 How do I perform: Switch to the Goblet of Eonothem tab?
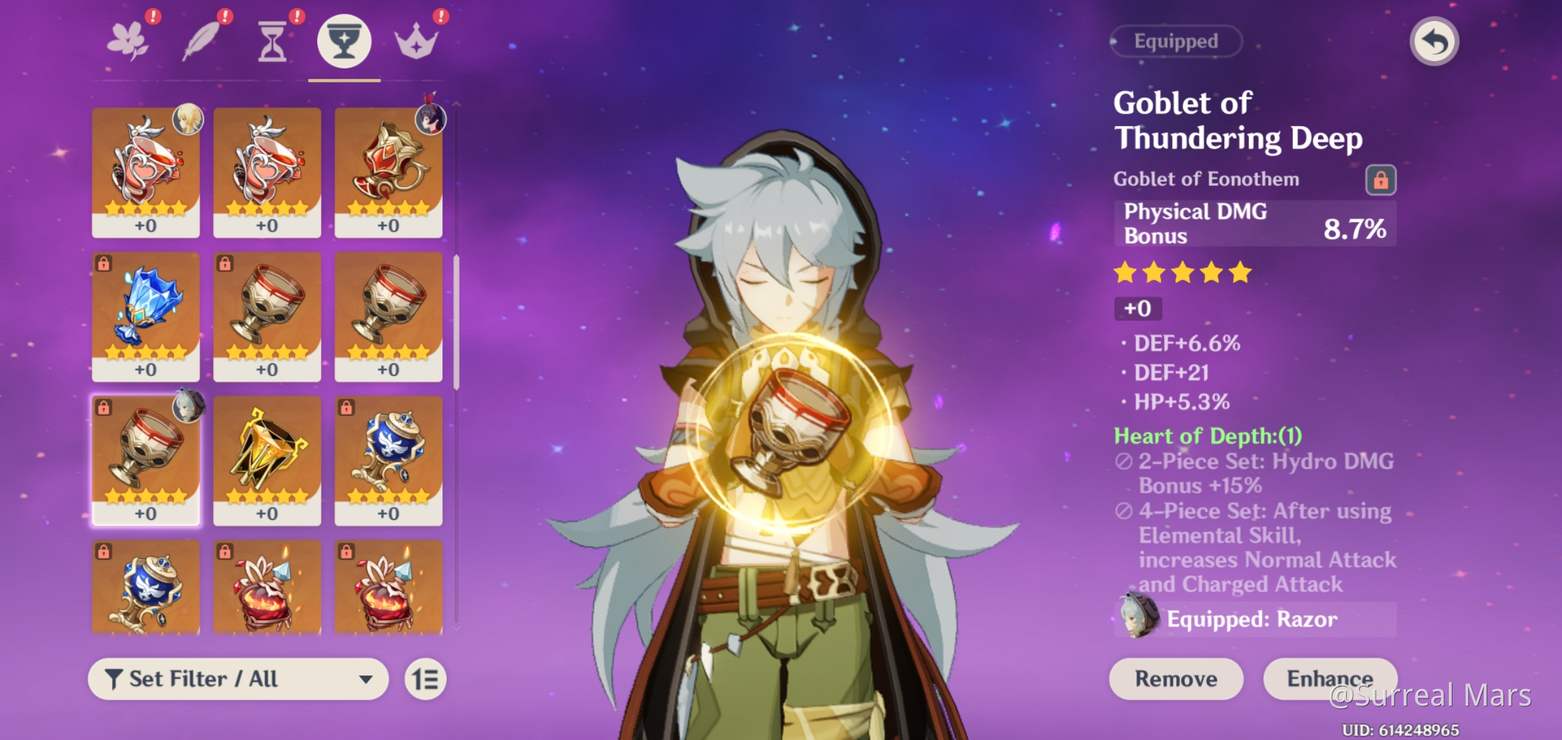344,38
